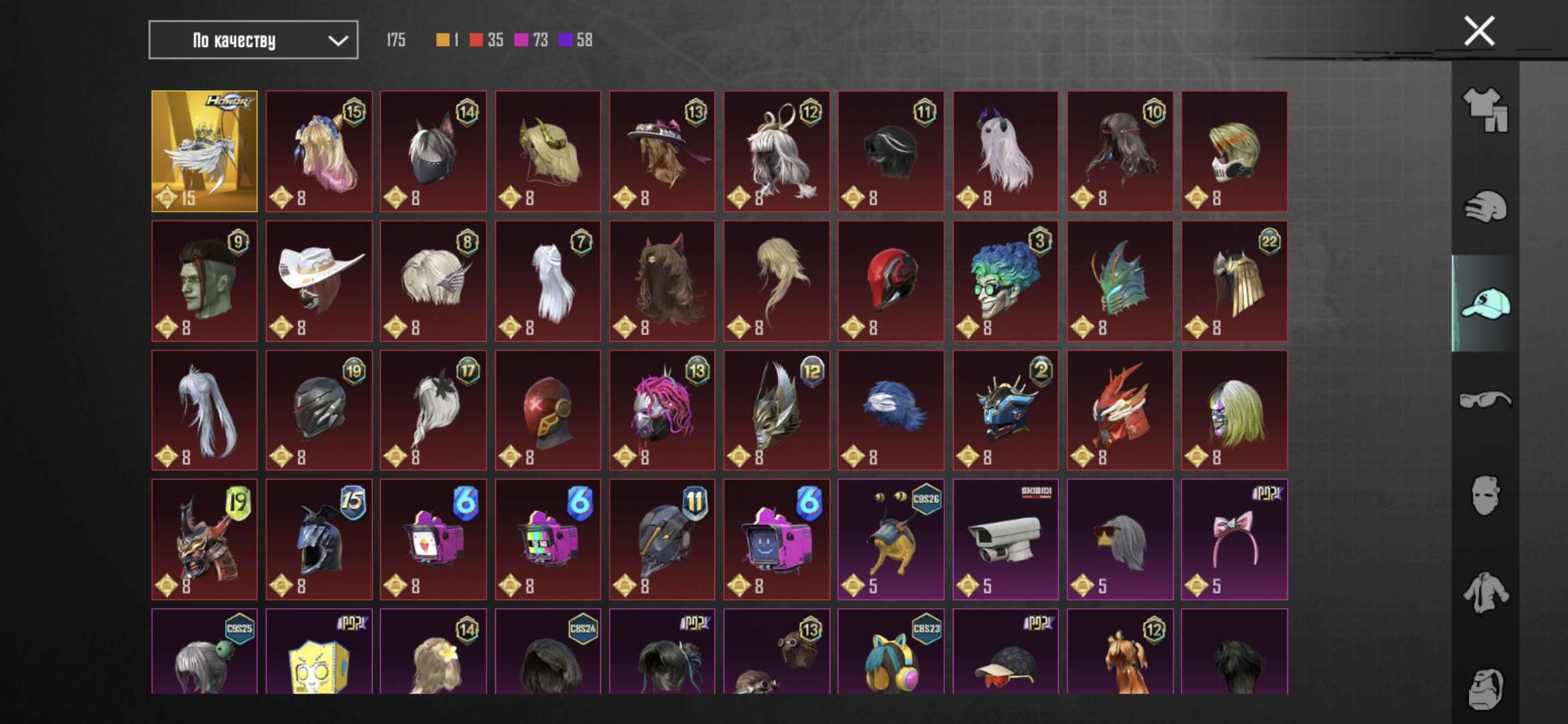
Task: Choose the golden winged helmet numbered 12
Action: click(777, 410)
